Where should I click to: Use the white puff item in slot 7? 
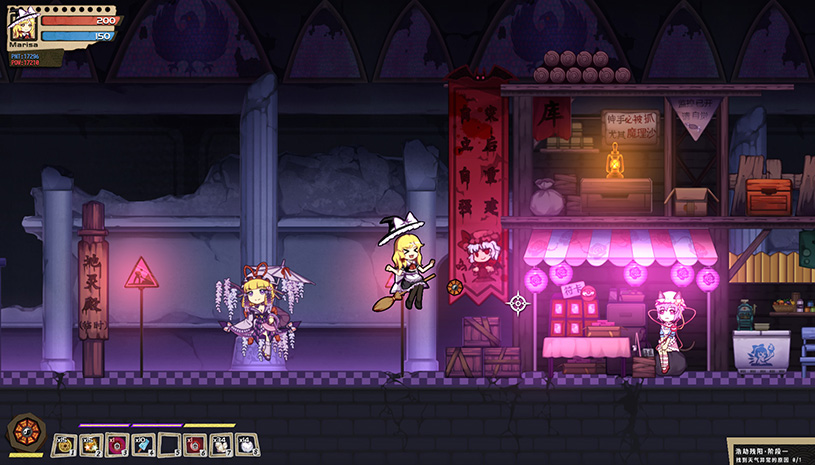tap(220, 444)
